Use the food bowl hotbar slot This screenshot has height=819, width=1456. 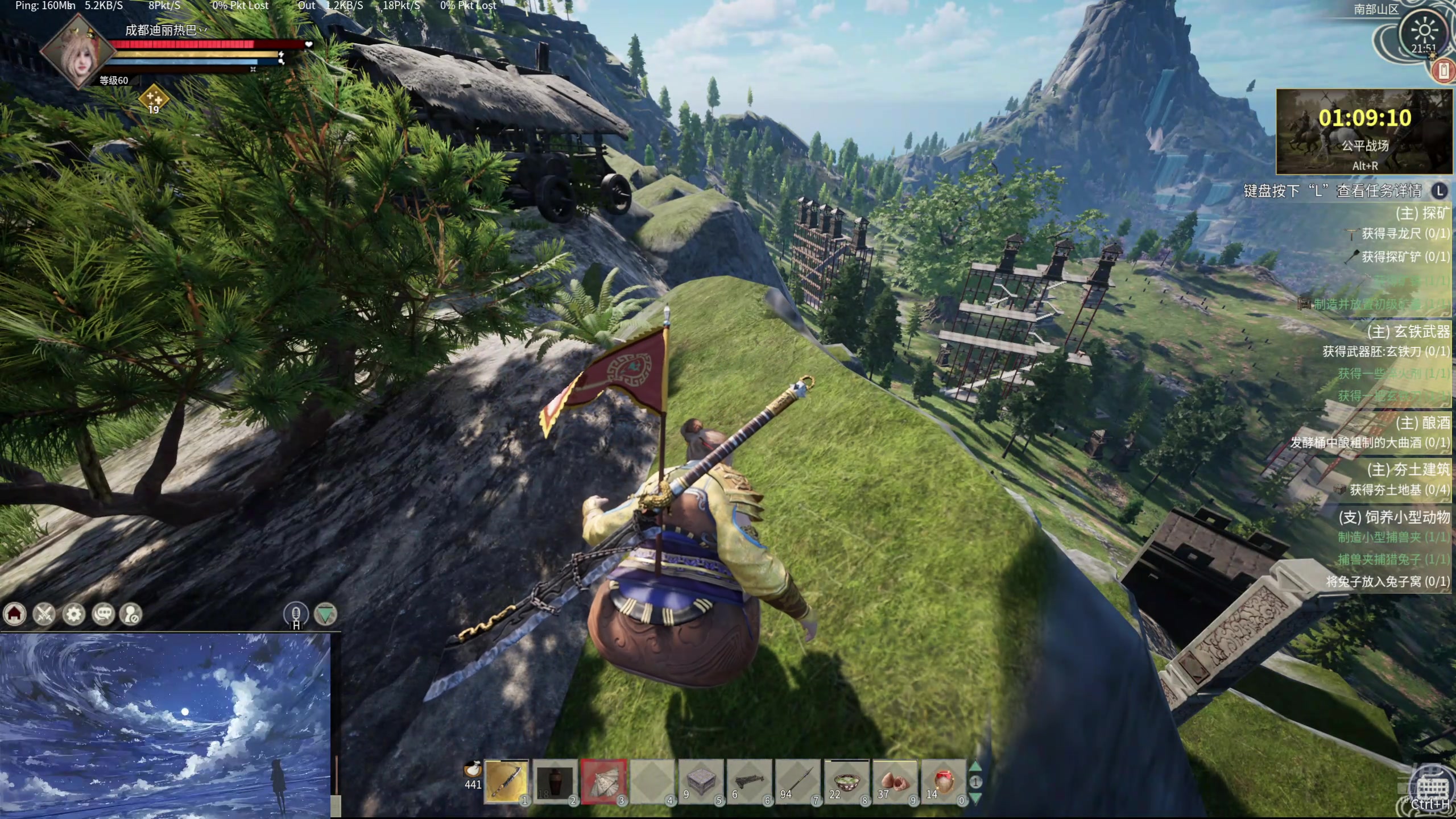846,781
